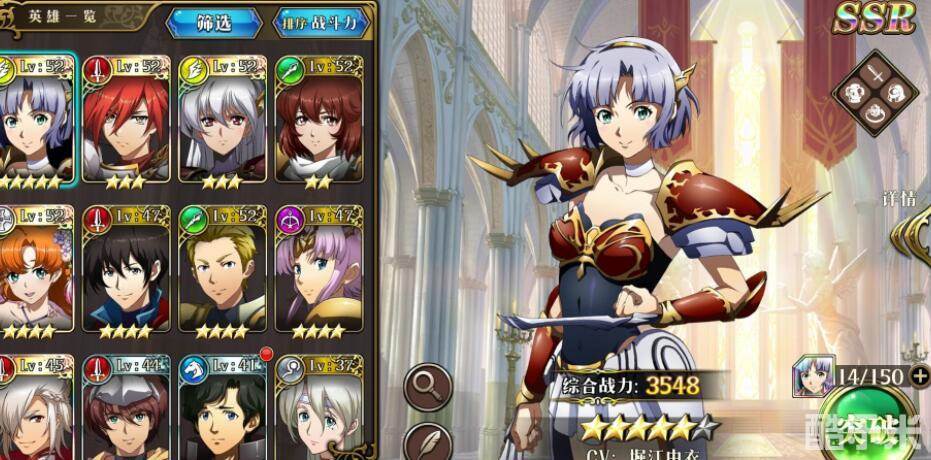Select the five-star blue-haired hero portrait
Screen dimensions: 931x460
pyautogui.click(x=32, y=118)
